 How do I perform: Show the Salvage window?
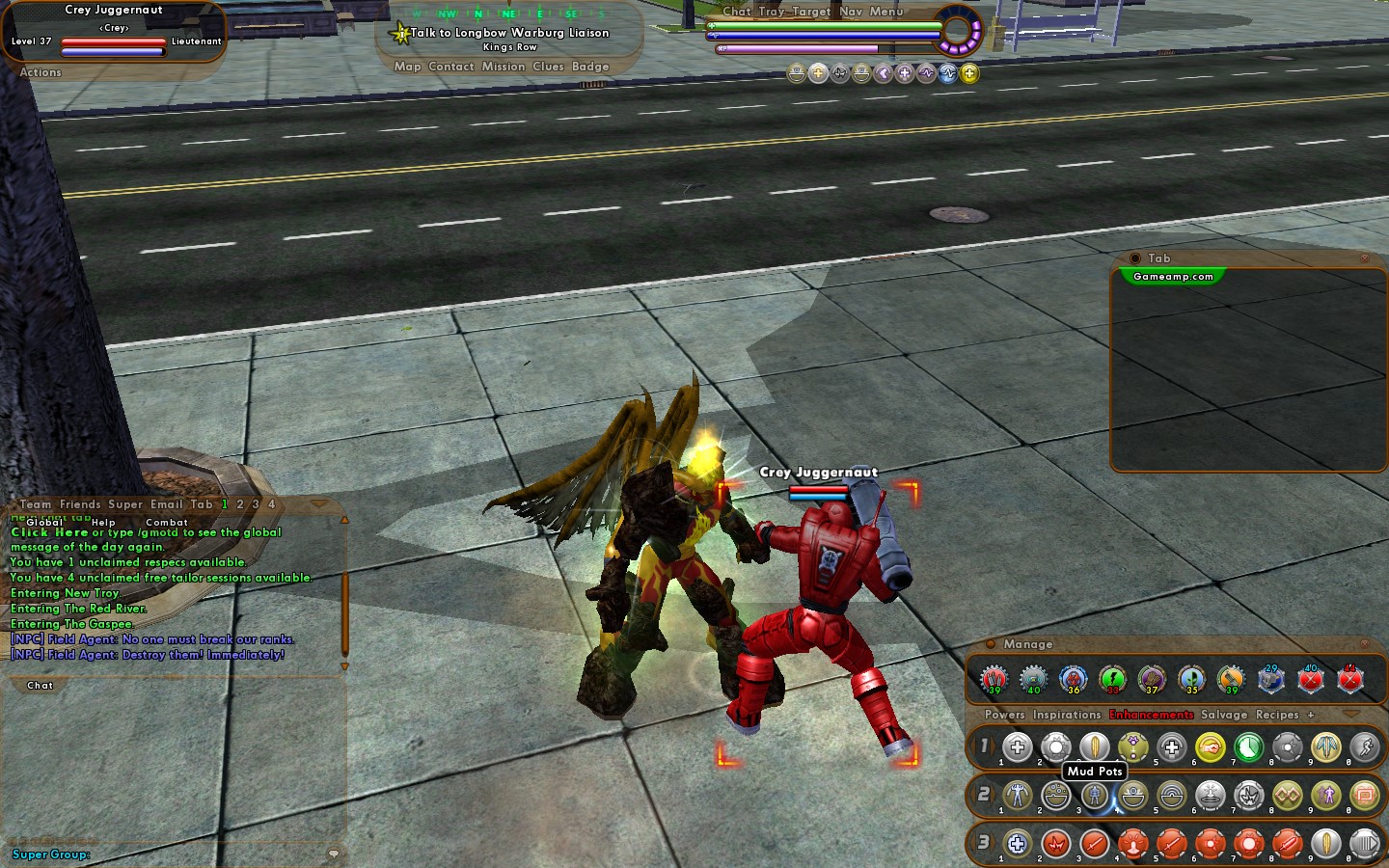[x=1224, y=715]
